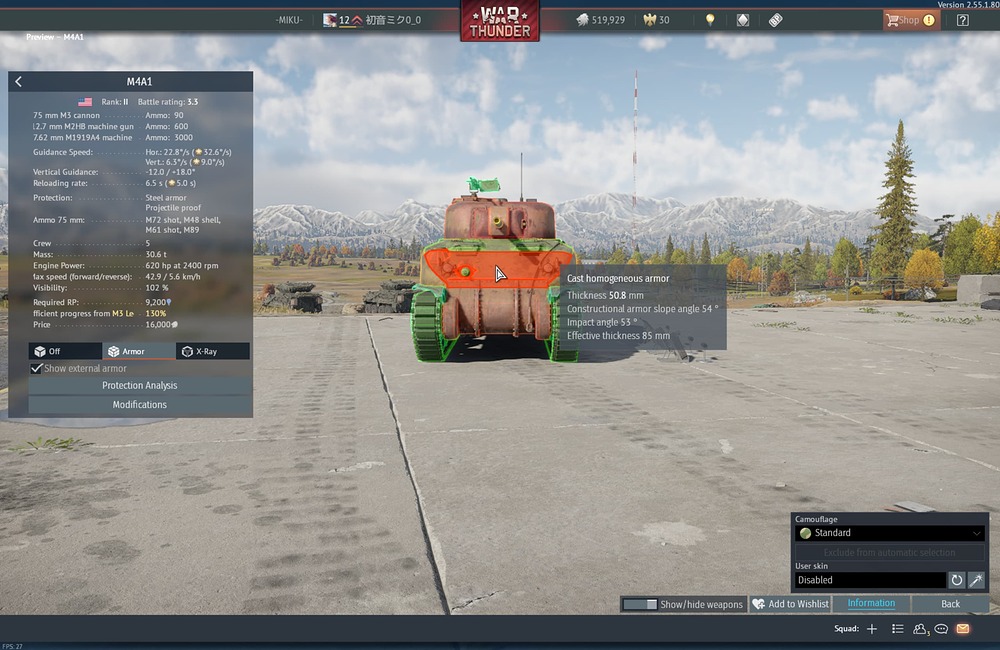This screenshot has width=1000, height=650.
Task: Click the question mark help icon
Action: 962,20
